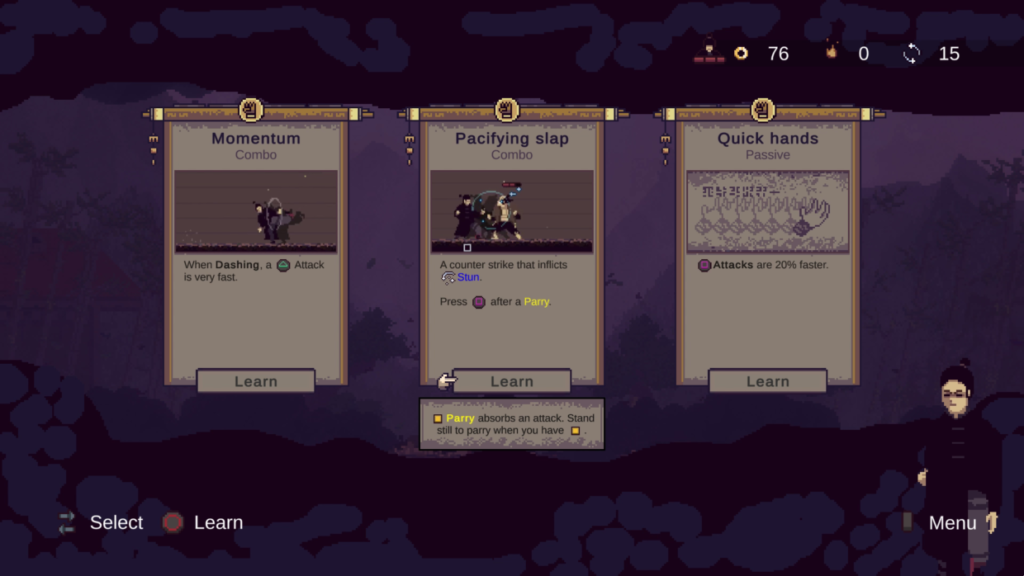1024x576 pixels.
Task: Pick the Quick hands card preview
Action: click(x=767, y=211)
